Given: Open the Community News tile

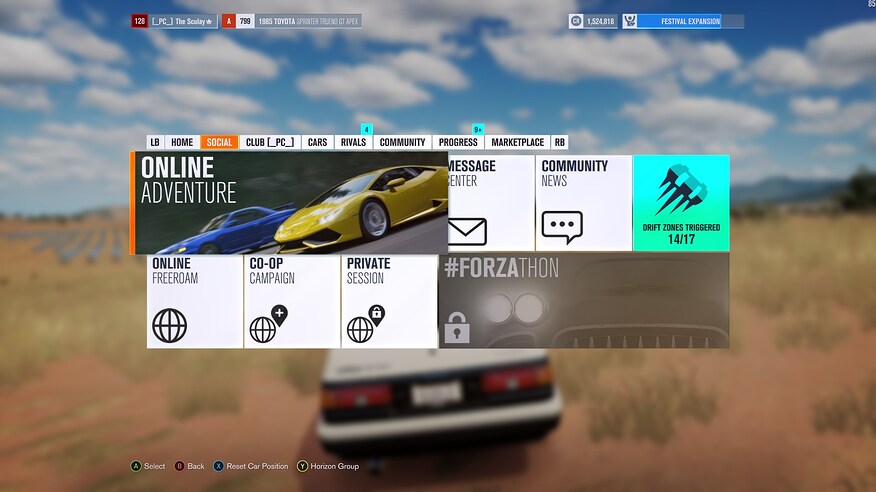Looking at the screenshot, I should point(583,202).
